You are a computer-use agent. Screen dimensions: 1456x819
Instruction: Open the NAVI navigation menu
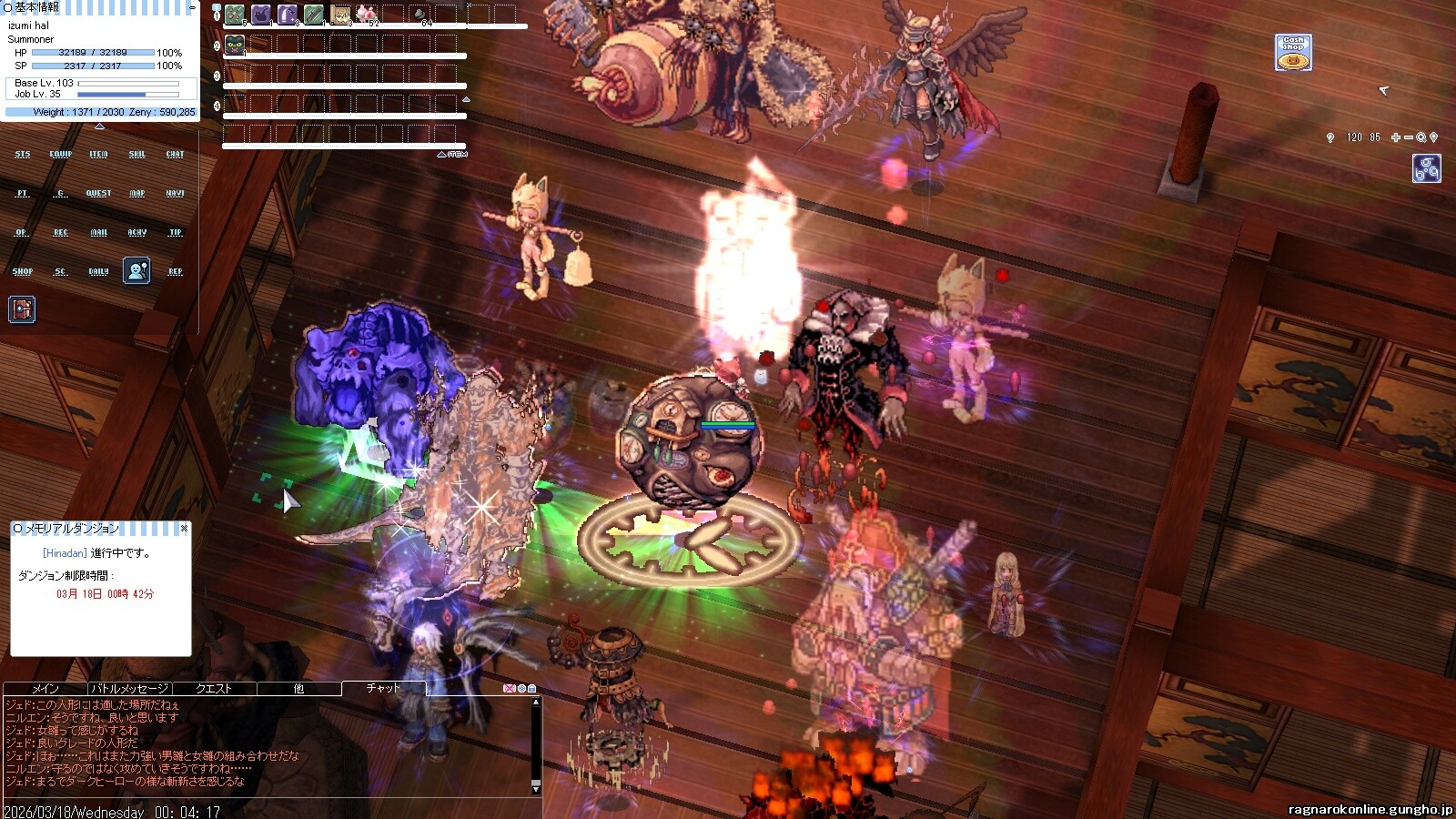pyautogui.click(x=175, y=194)
